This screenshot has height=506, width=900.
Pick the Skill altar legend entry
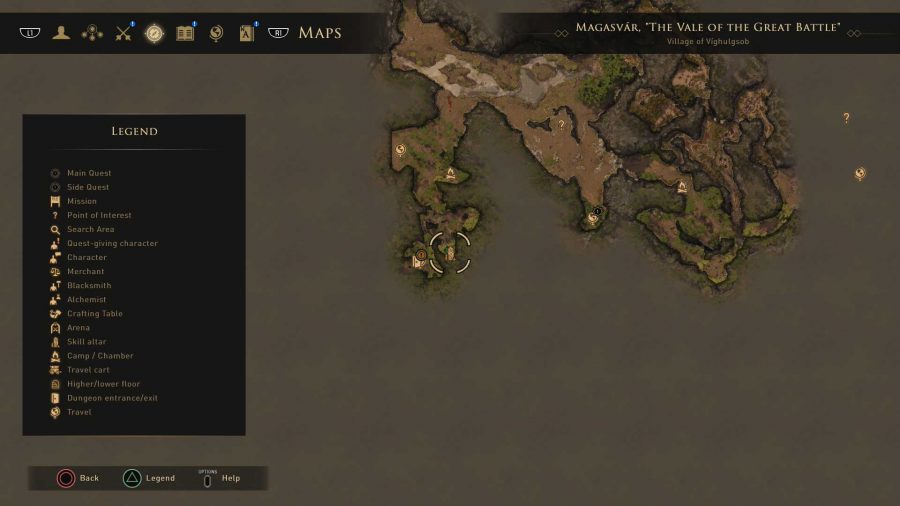coord(86,341)
